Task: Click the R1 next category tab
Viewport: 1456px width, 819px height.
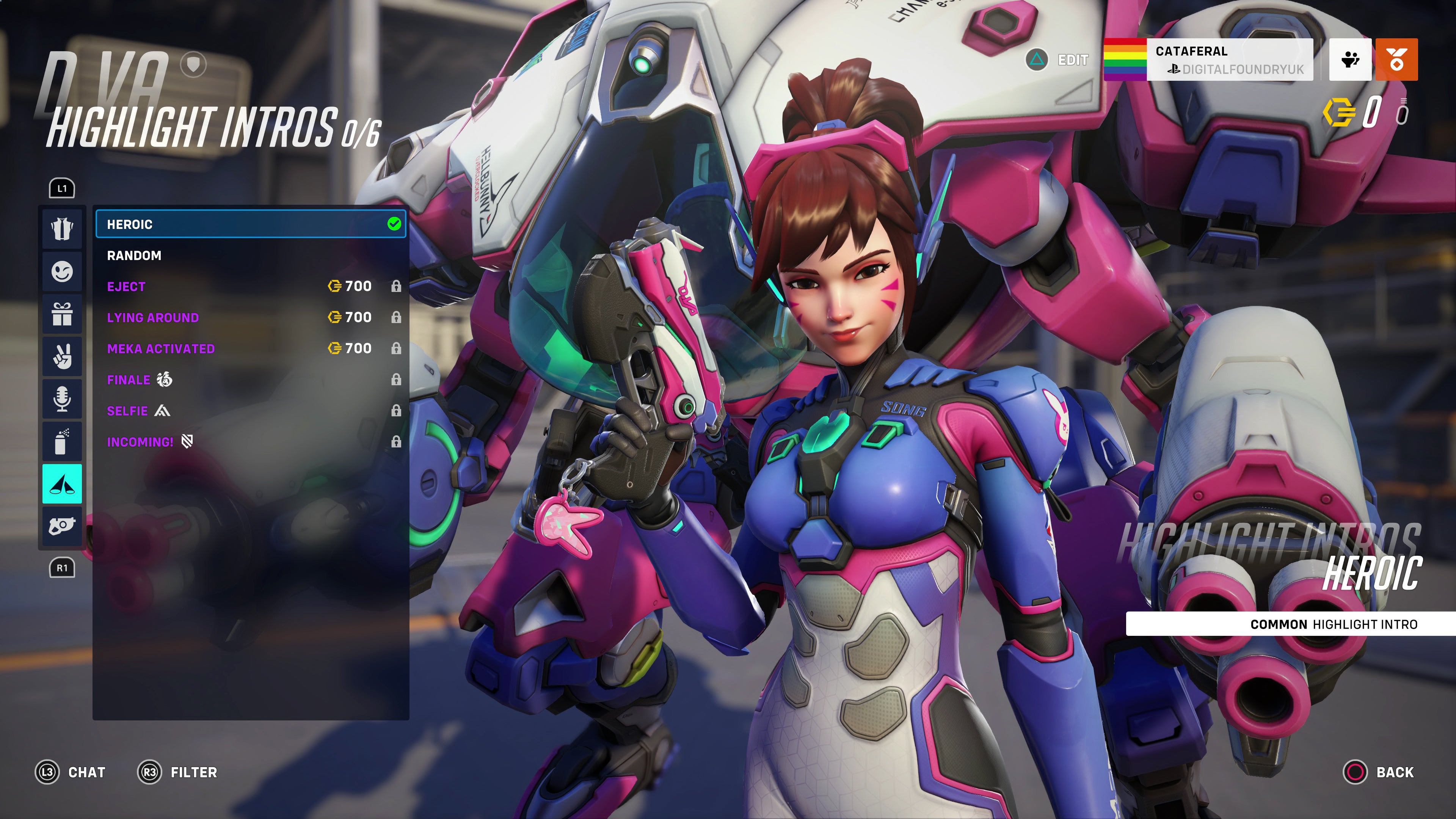Action: (62, 568)
